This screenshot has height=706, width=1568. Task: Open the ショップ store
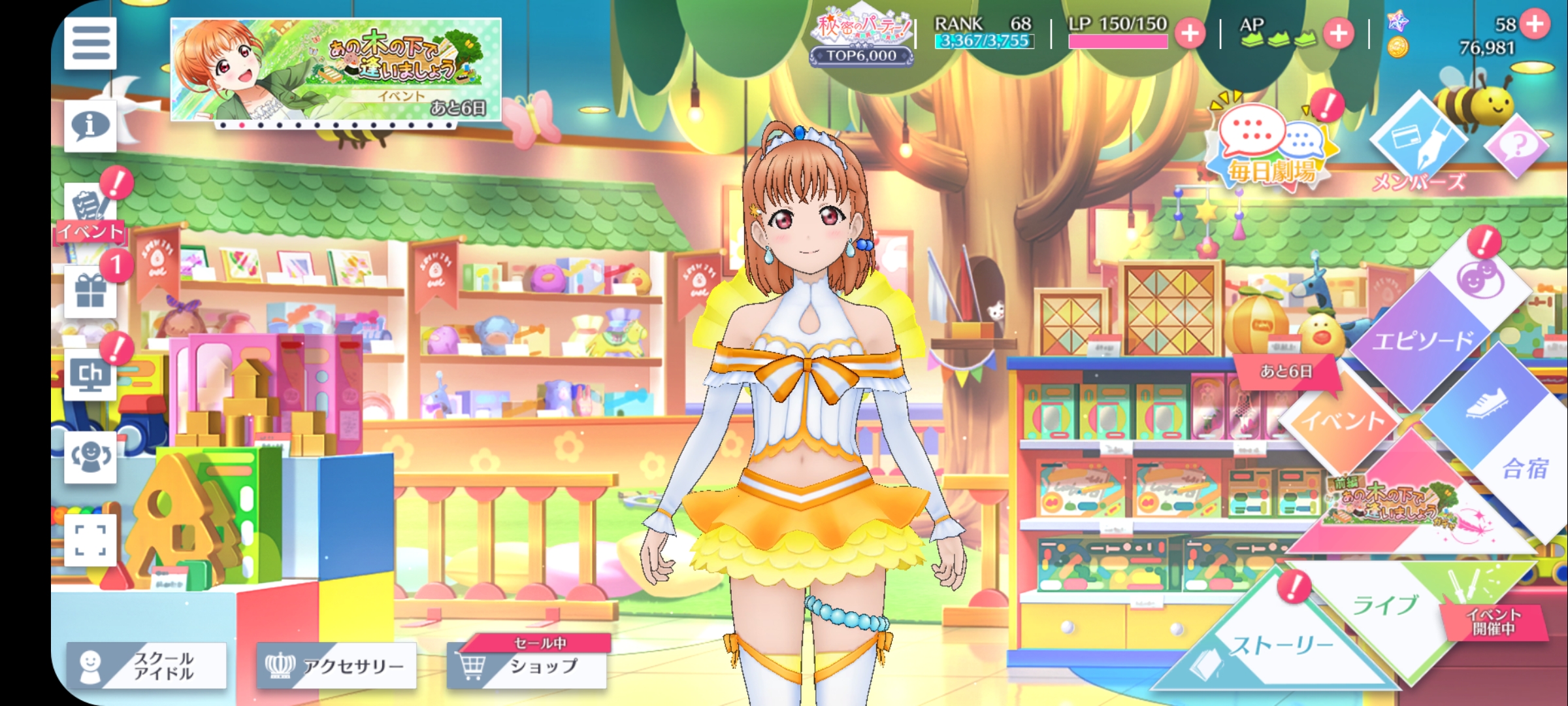tap(527, 665)
